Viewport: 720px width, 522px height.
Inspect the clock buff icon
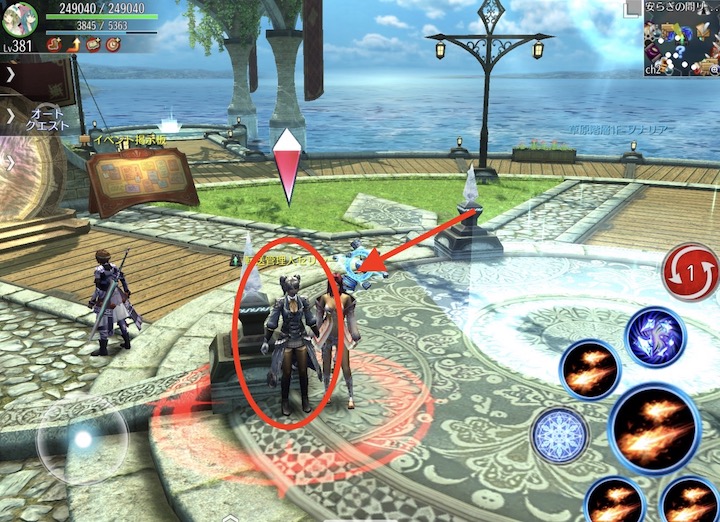(x=110, y=43)
